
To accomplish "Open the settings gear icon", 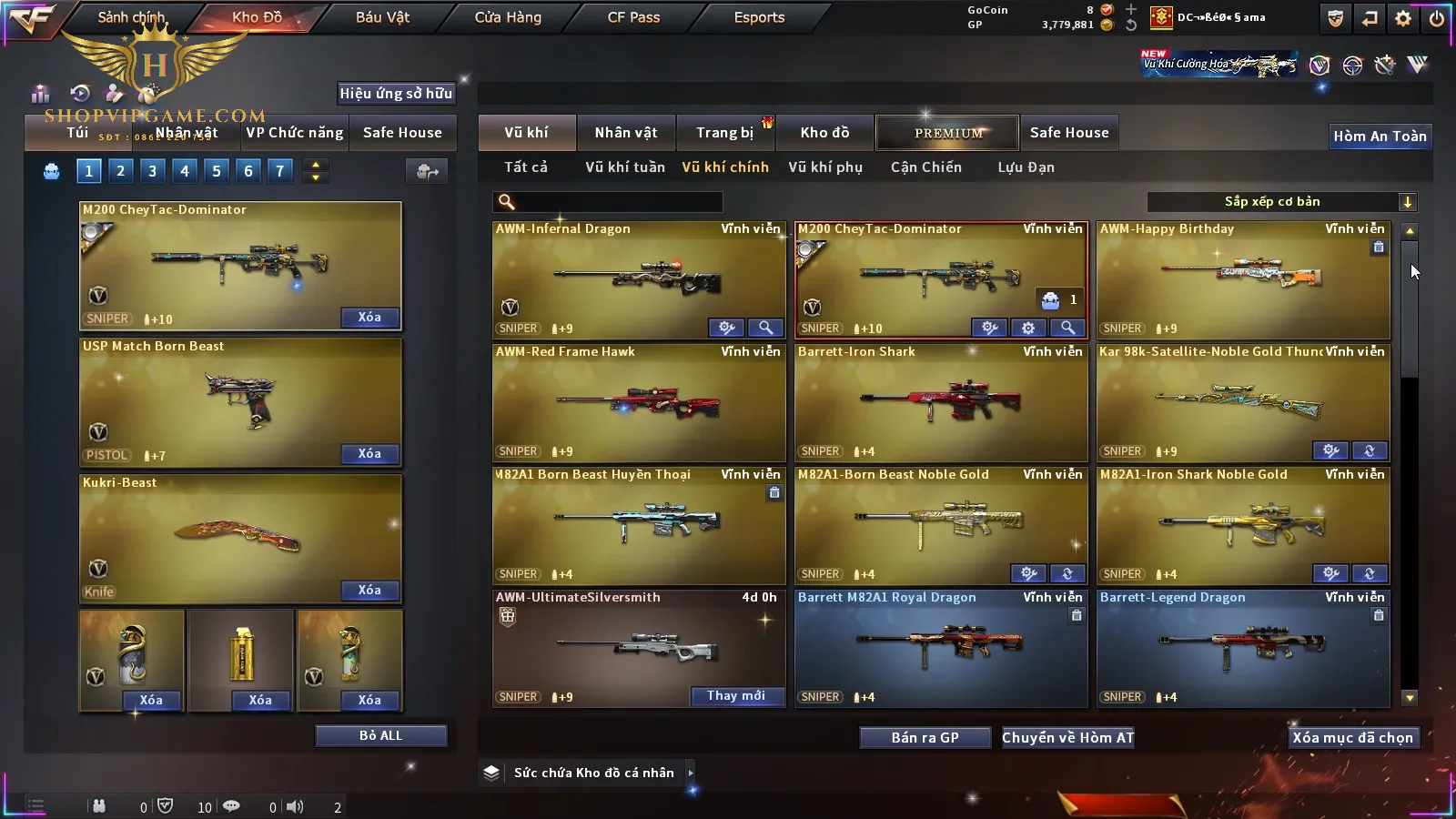I will [x=1403, y=18].
